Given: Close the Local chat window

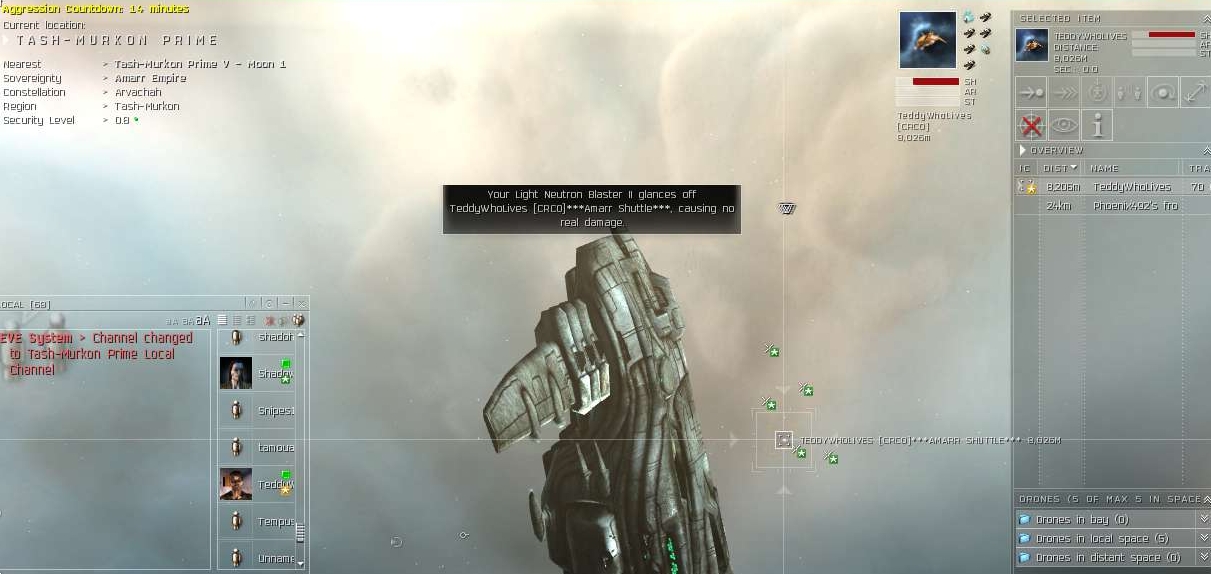Looking at the screenshot, I should point(301,303).
